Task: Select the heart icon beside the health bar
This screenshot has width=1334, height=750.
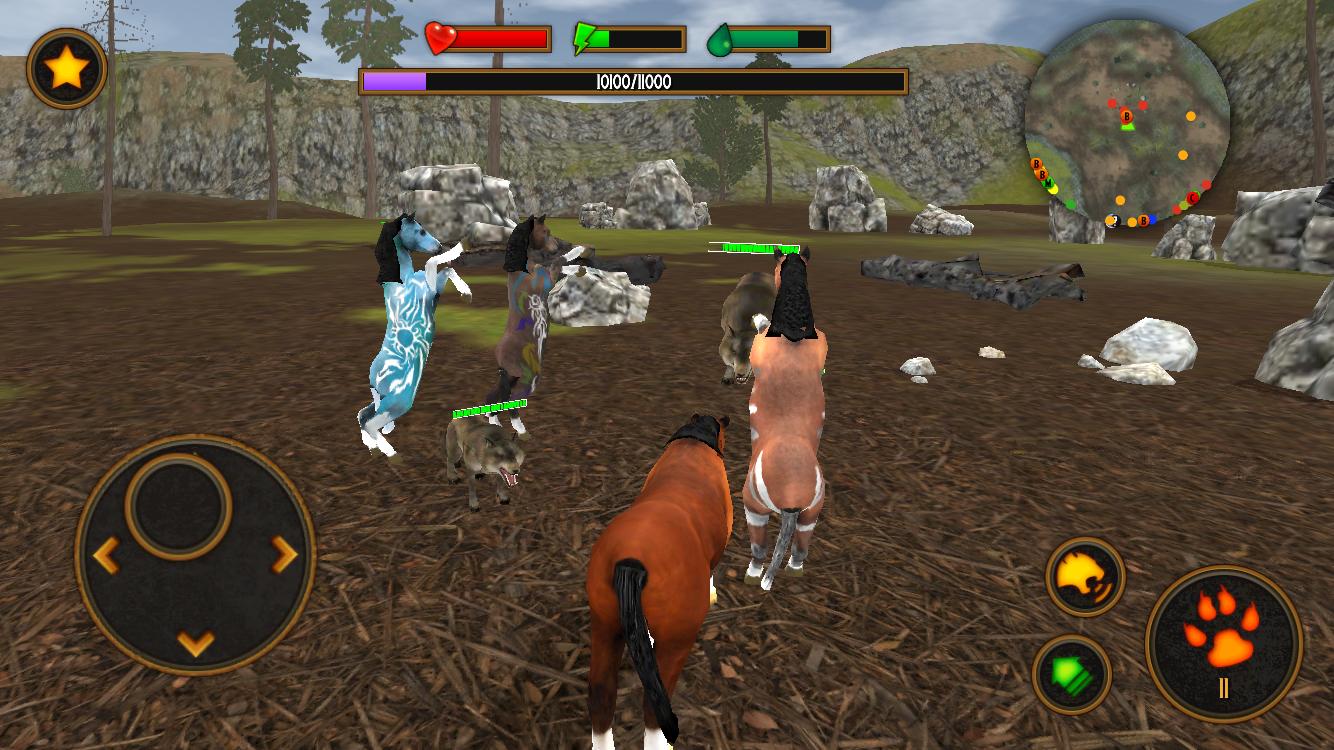Action: tap(438, 38)
